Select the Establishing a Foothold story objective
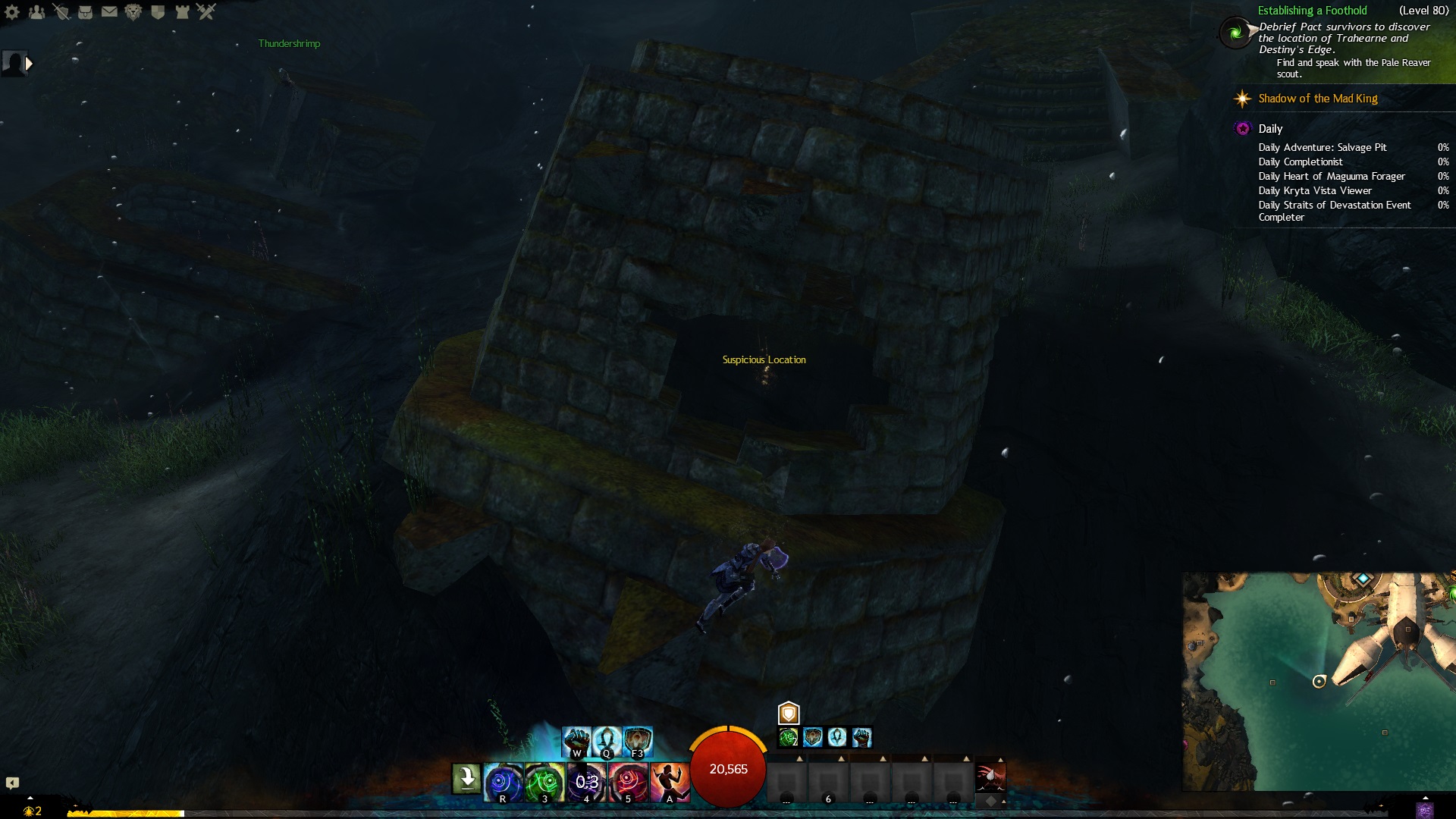 [1312, 11]
